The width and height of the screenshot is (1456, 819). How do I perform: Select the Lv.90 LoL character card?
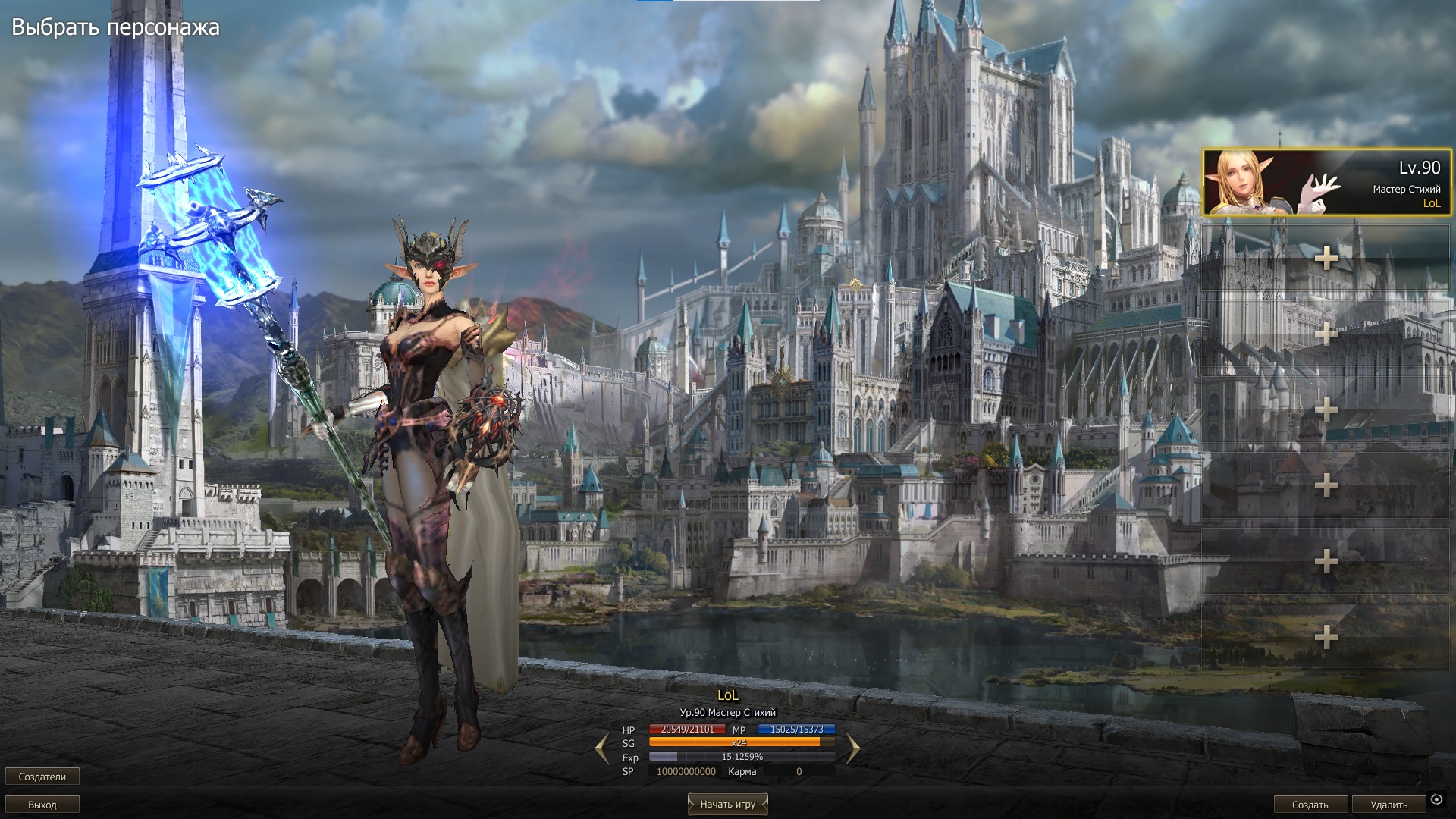[x=1325, y=183]
